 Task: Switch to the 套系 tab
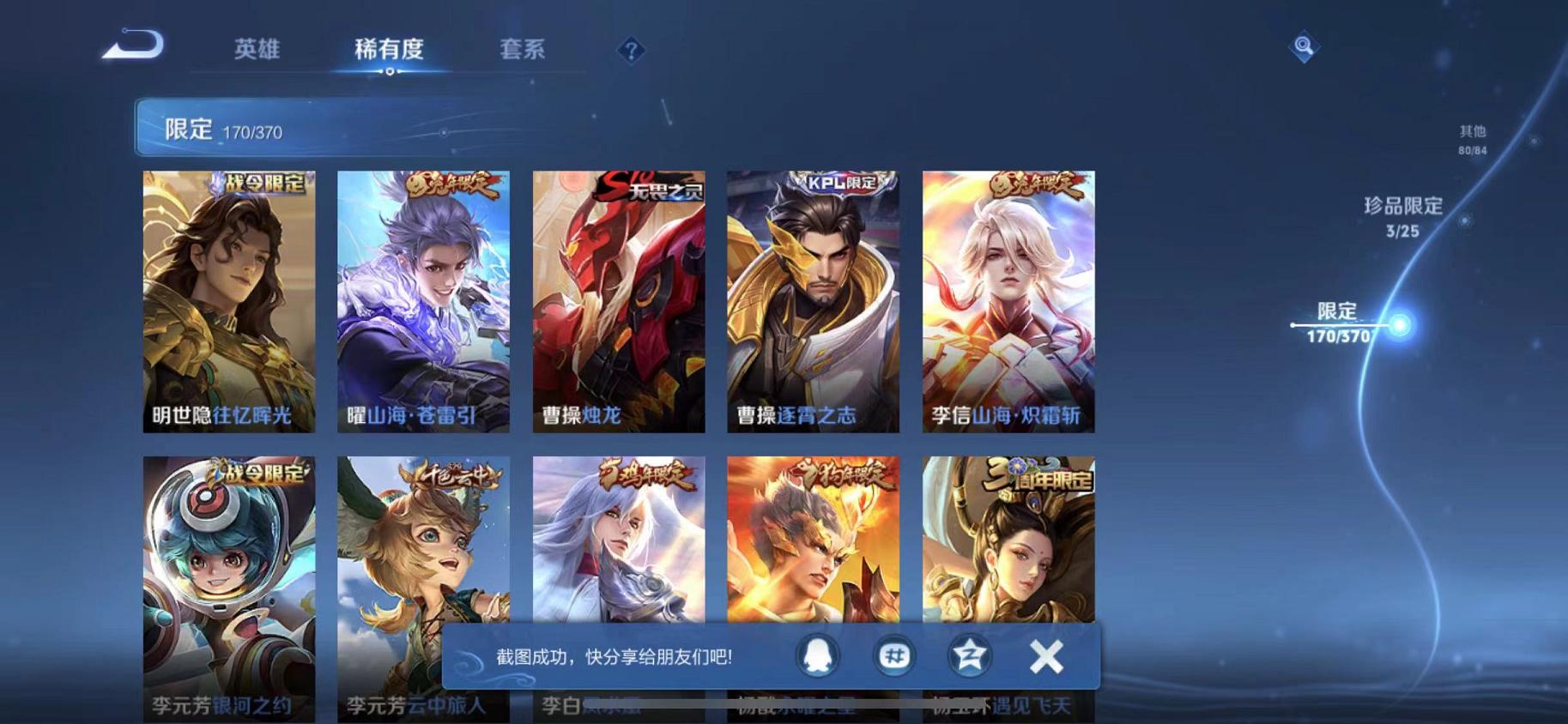pyautogui.click(x=524, y=50)
